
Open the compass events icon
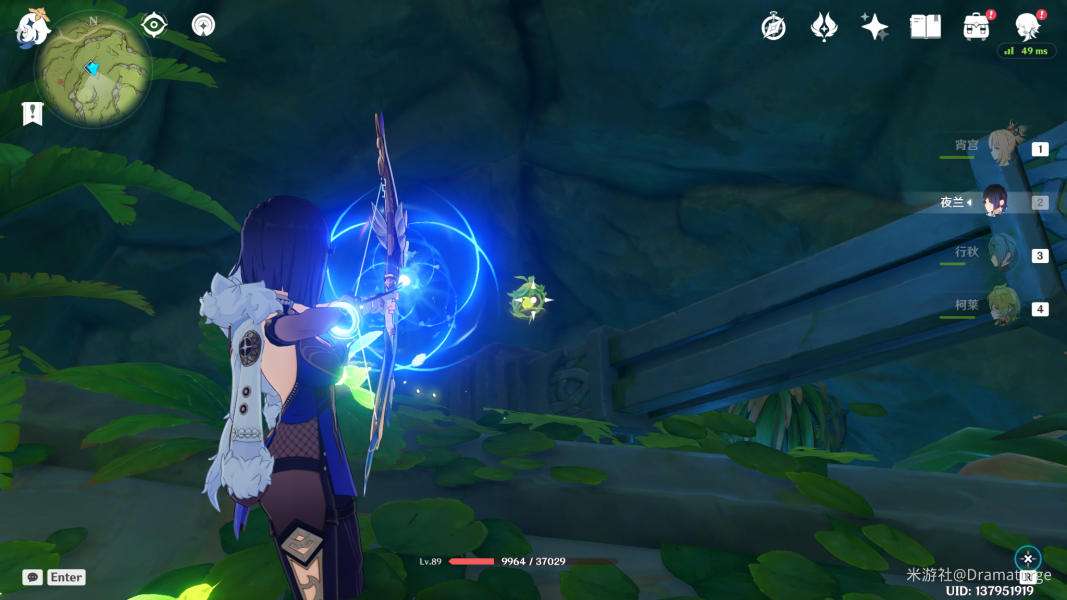coord(773,27)
